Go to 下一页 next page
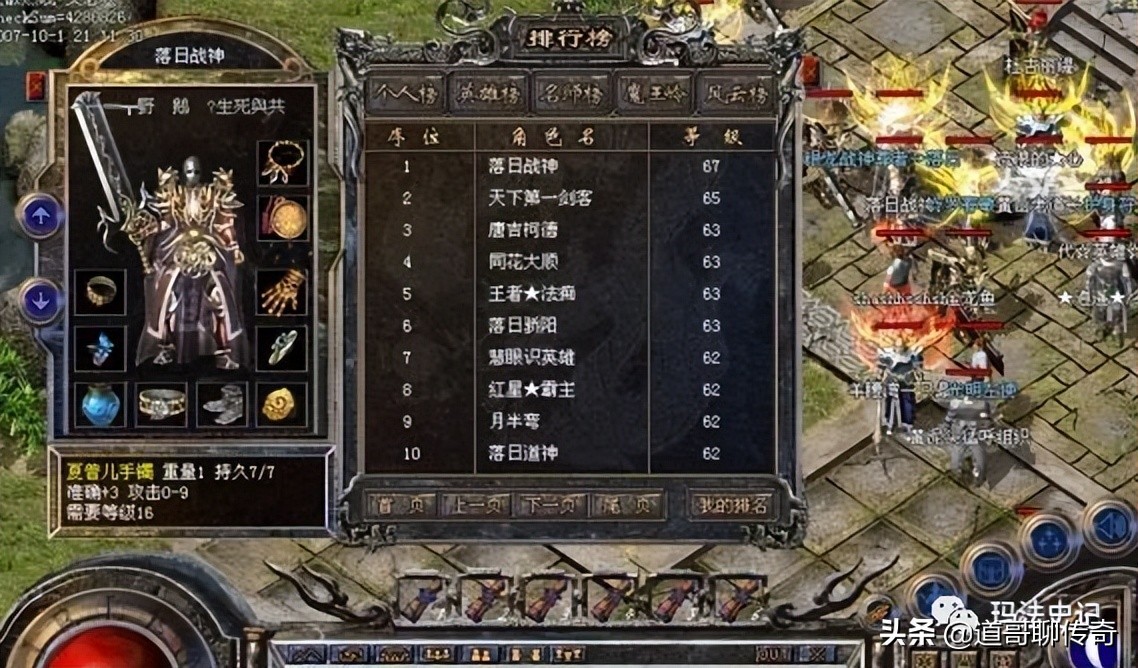 [550, 504]
